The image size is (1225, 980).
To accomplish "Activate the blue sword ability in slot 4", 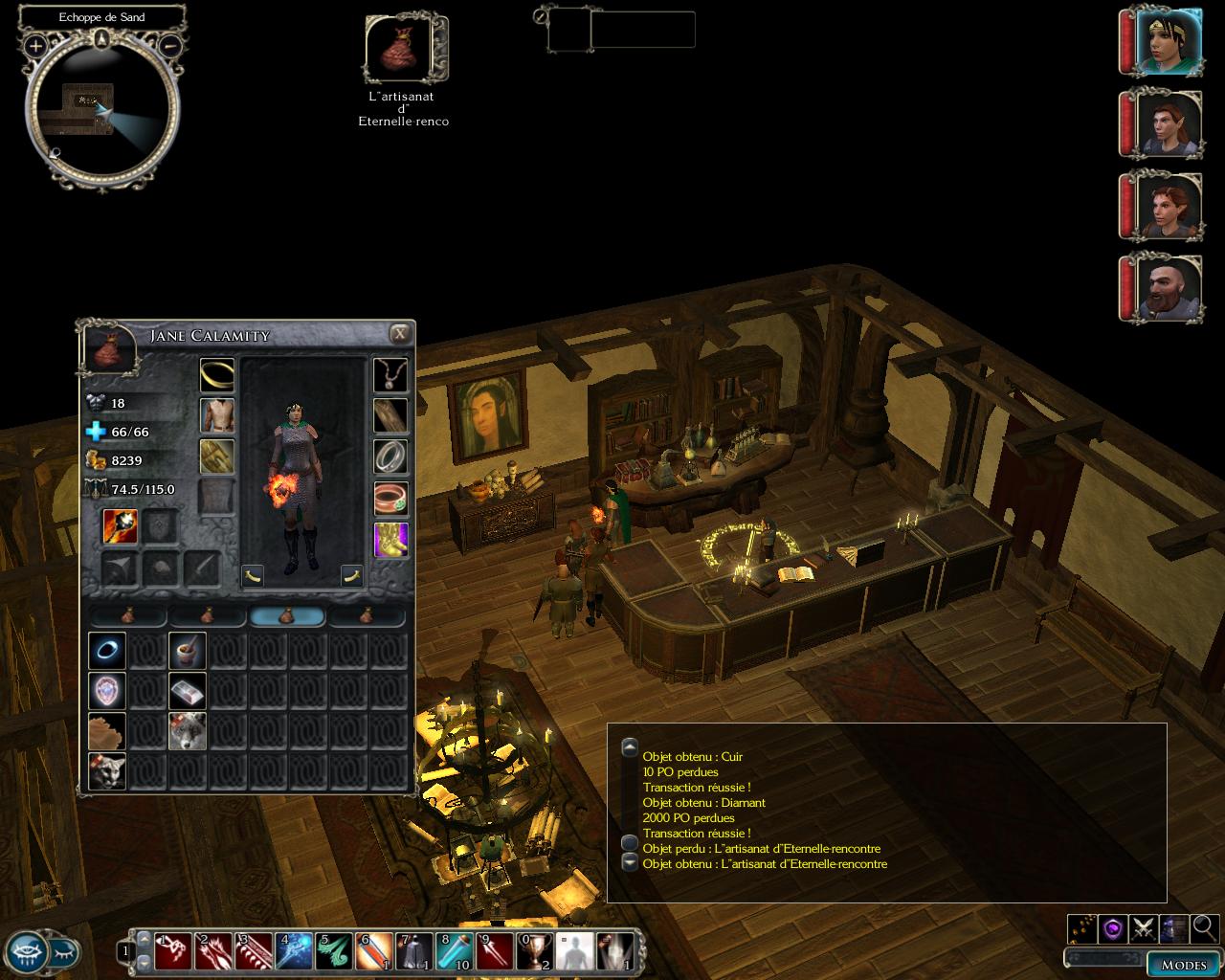I will point(294,951).
